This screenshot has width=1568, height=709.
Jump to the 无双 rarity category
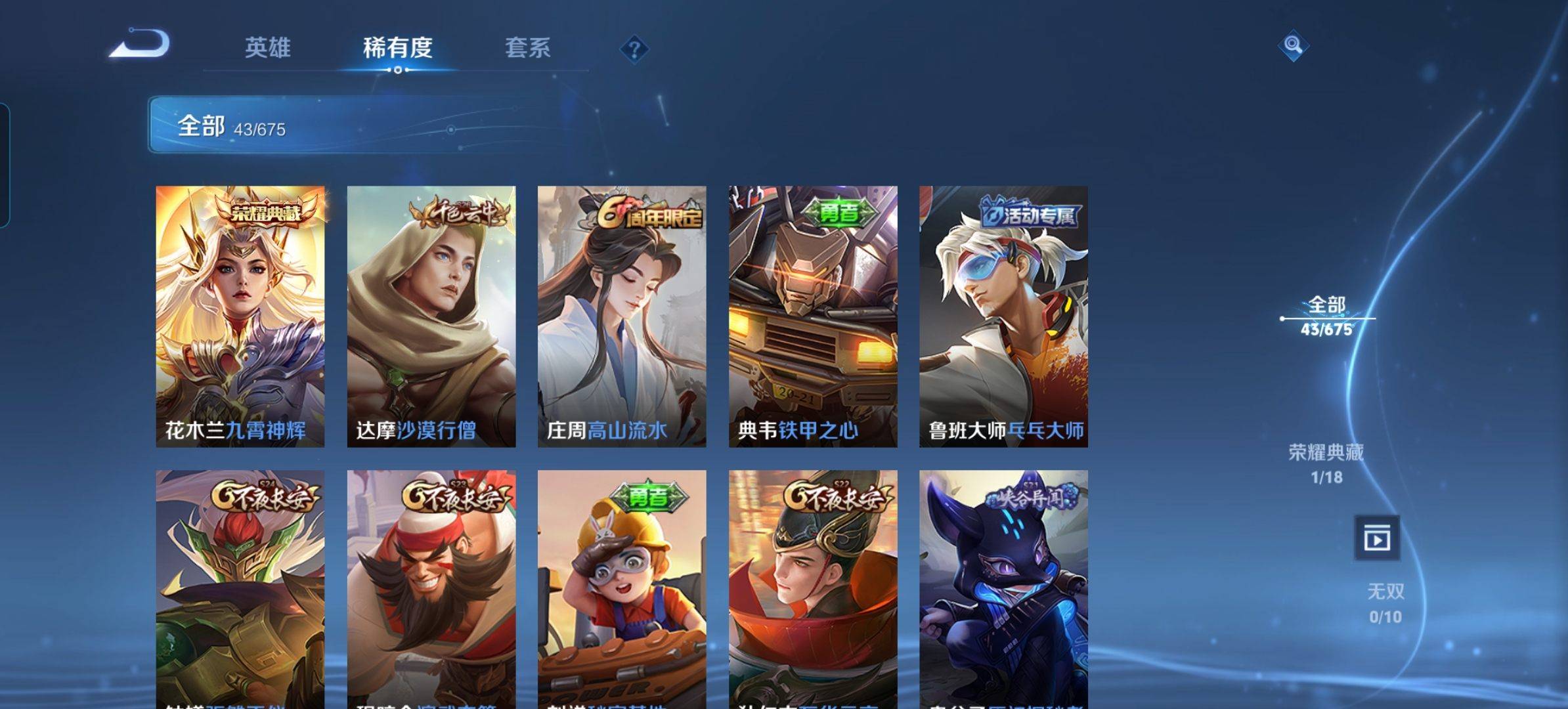click(1385, 603)
